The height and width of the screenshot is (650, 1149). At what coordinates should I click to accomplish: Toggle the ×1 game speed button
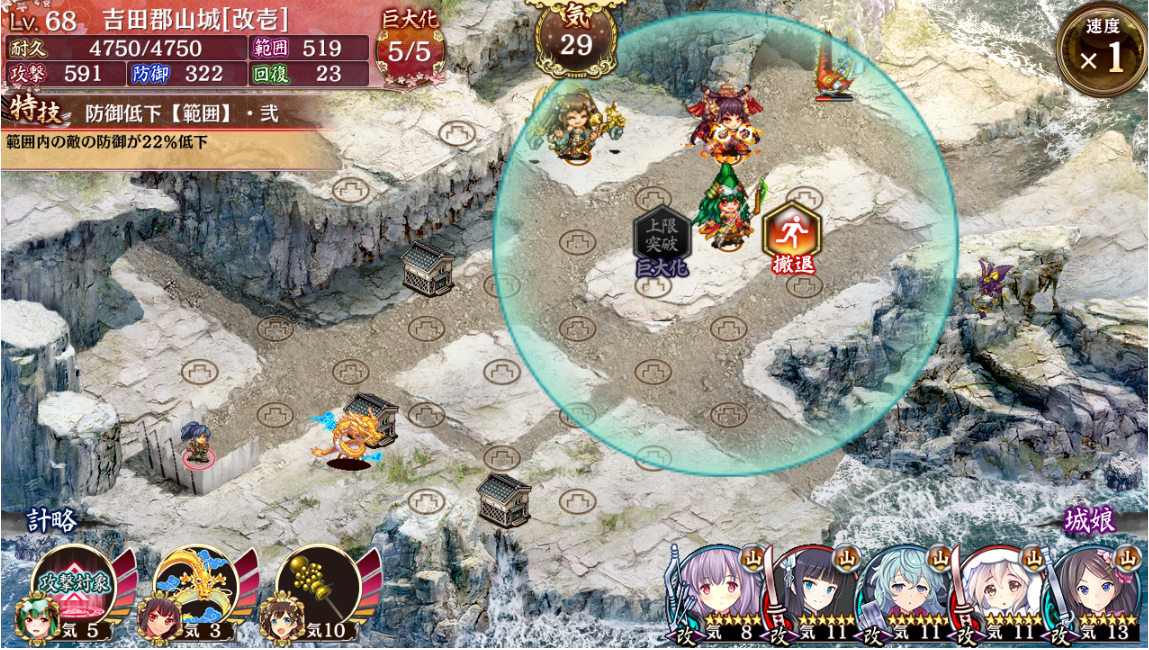tap(1101, 51)
